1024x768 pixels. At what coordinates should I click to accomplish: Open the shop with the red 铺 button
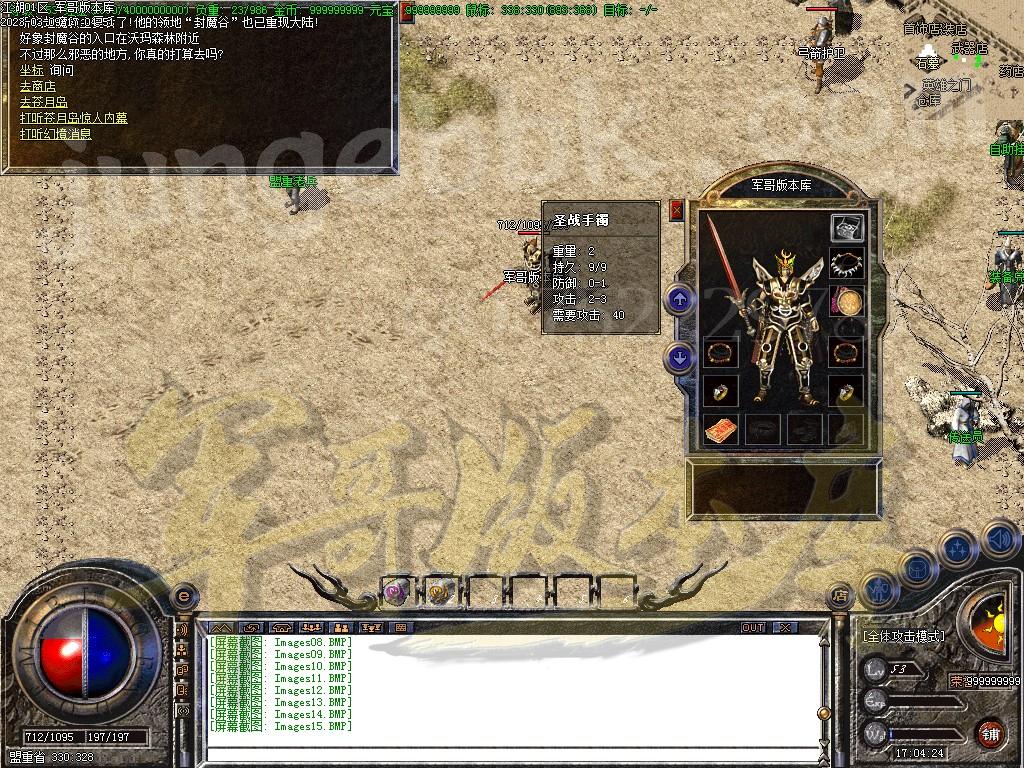990,733
